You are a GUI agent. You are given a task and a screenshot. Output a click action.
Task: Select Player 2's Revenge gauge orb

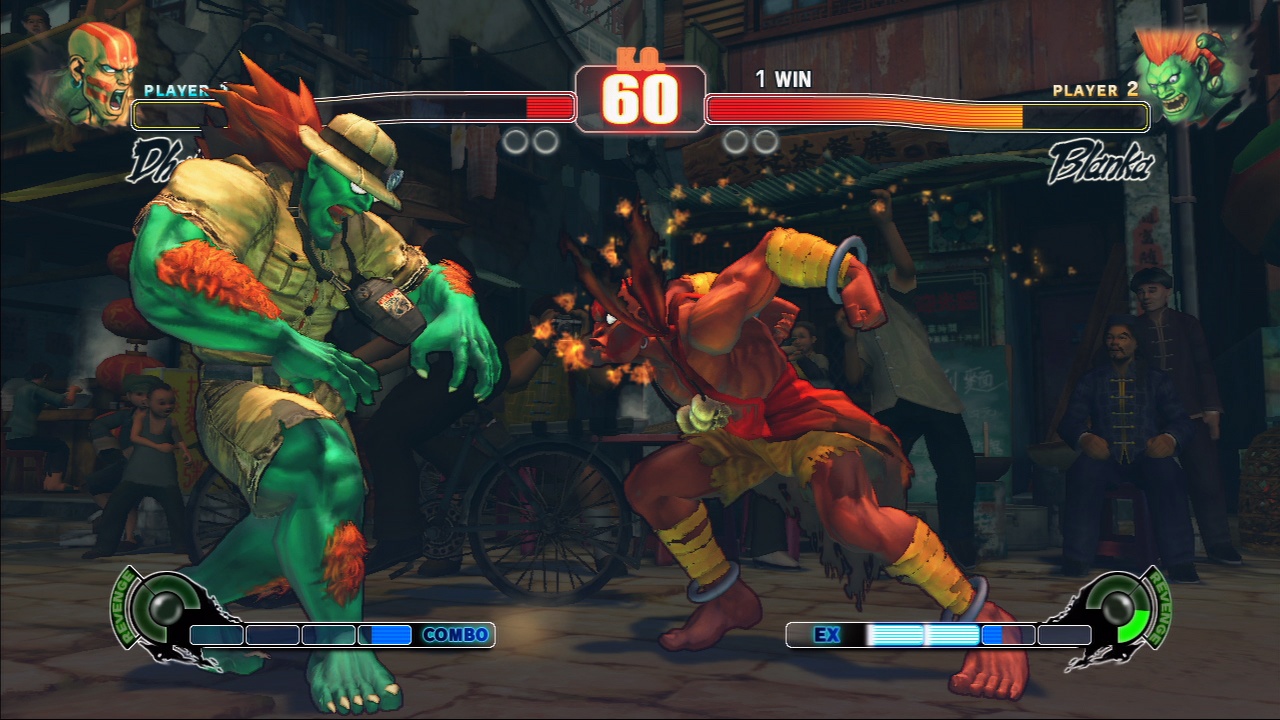point(1118,605)
